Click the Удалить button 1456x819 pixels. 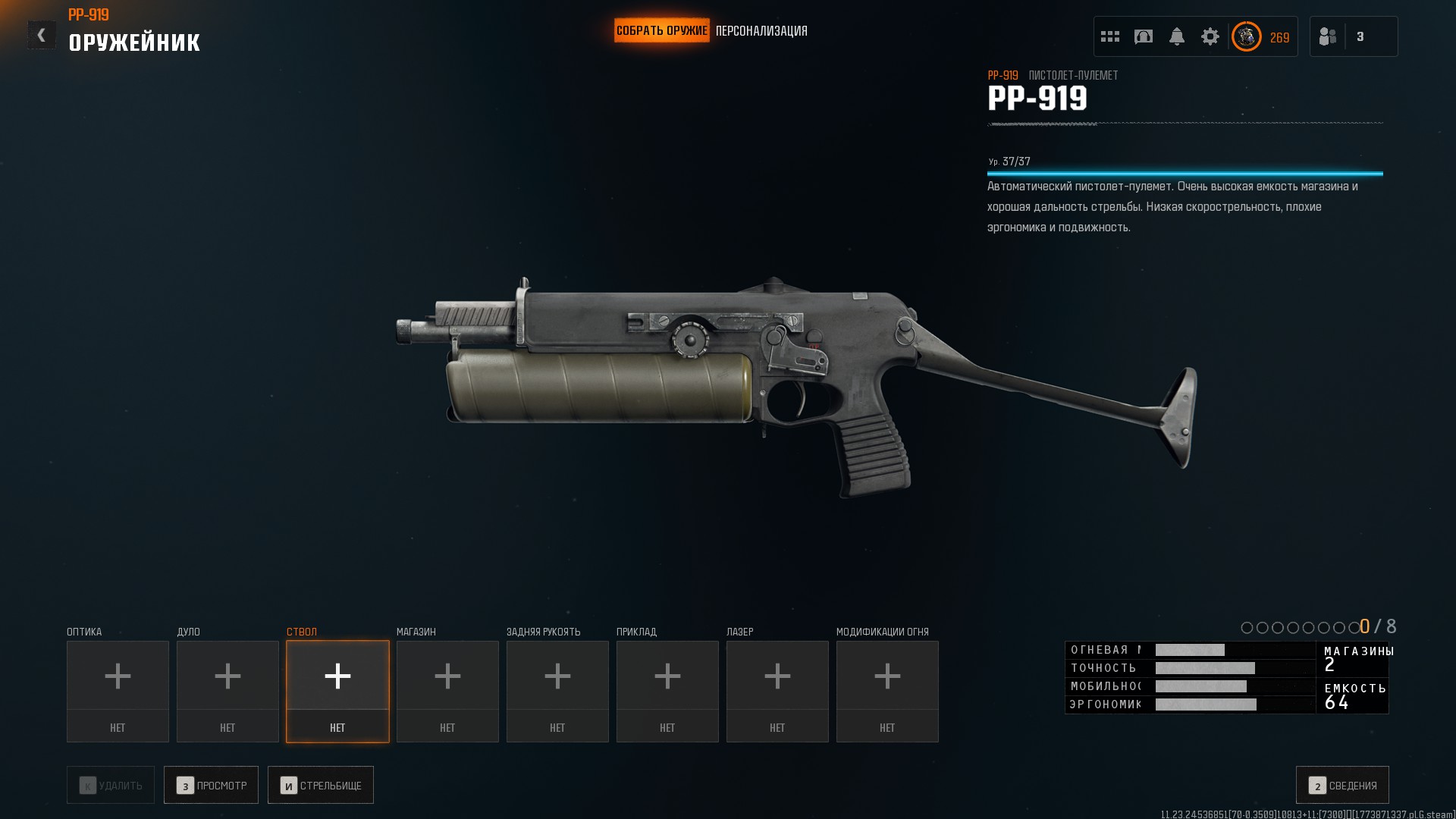click(111, 785)
